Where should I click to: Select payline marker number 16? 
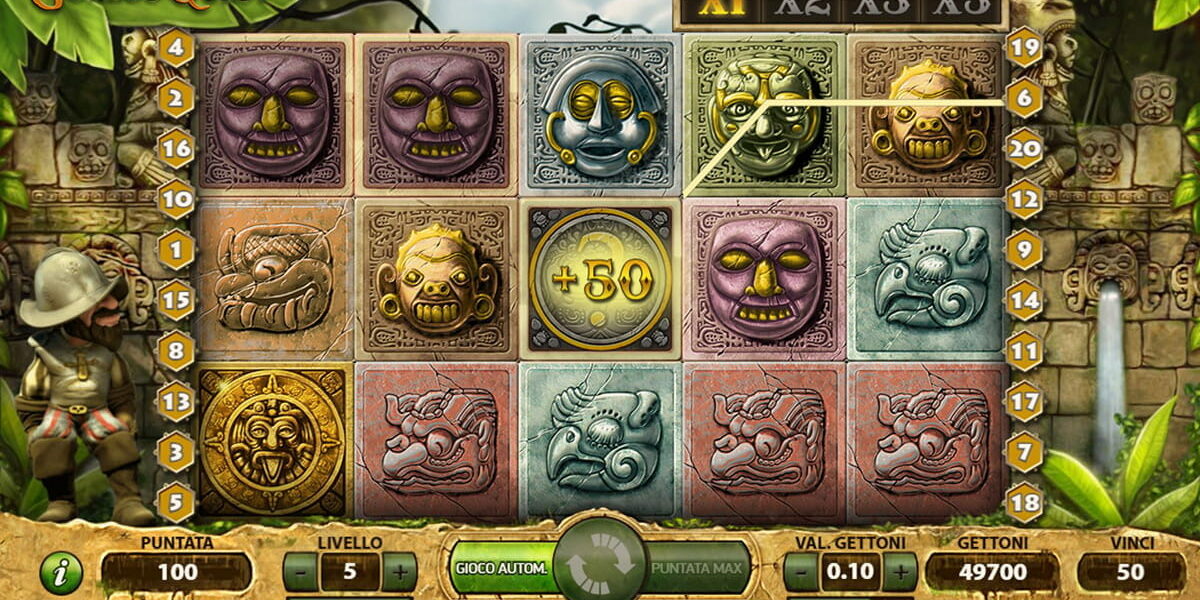(176, 148)
